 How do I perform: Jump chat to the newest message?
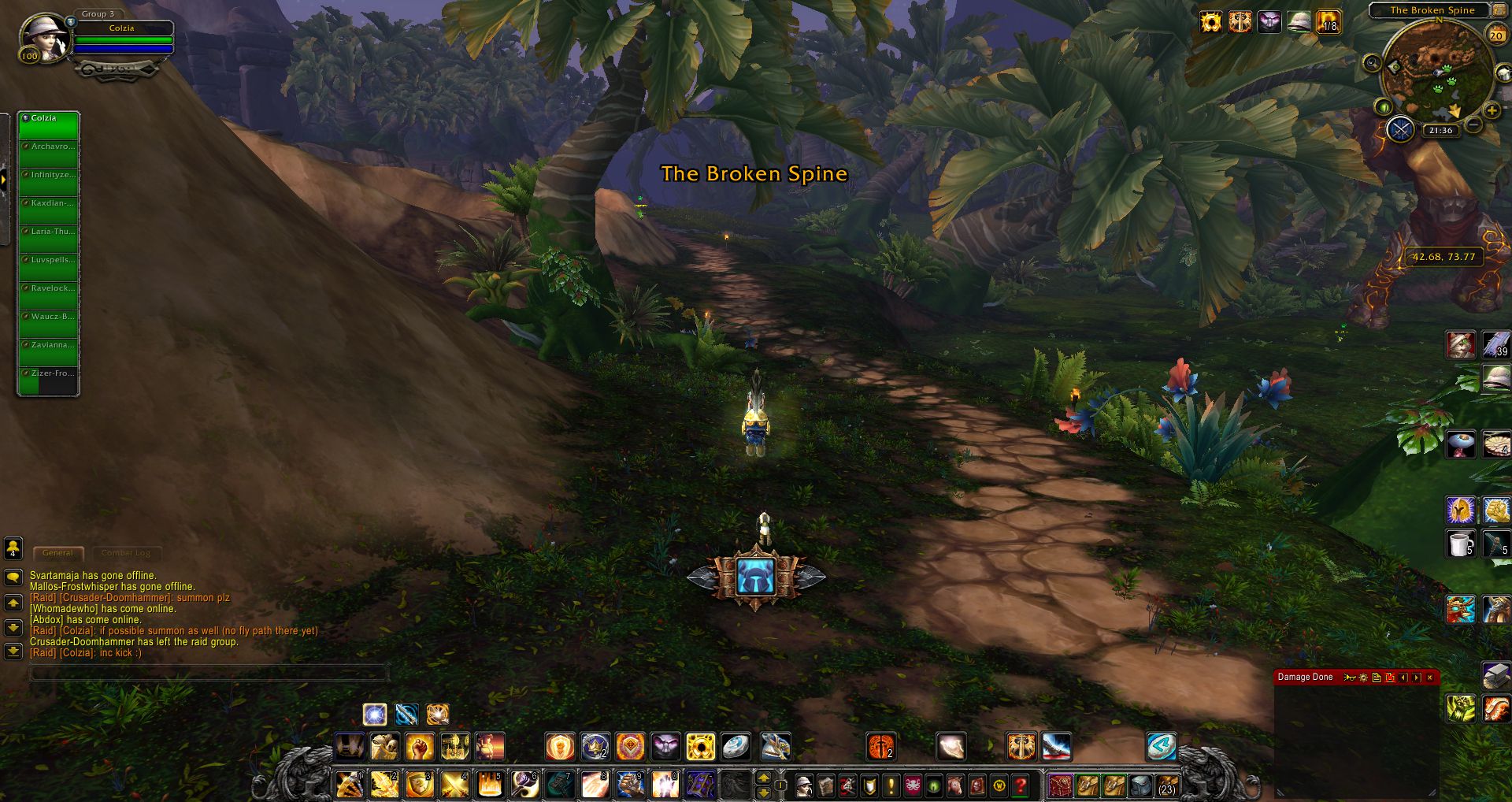(13, 652)
